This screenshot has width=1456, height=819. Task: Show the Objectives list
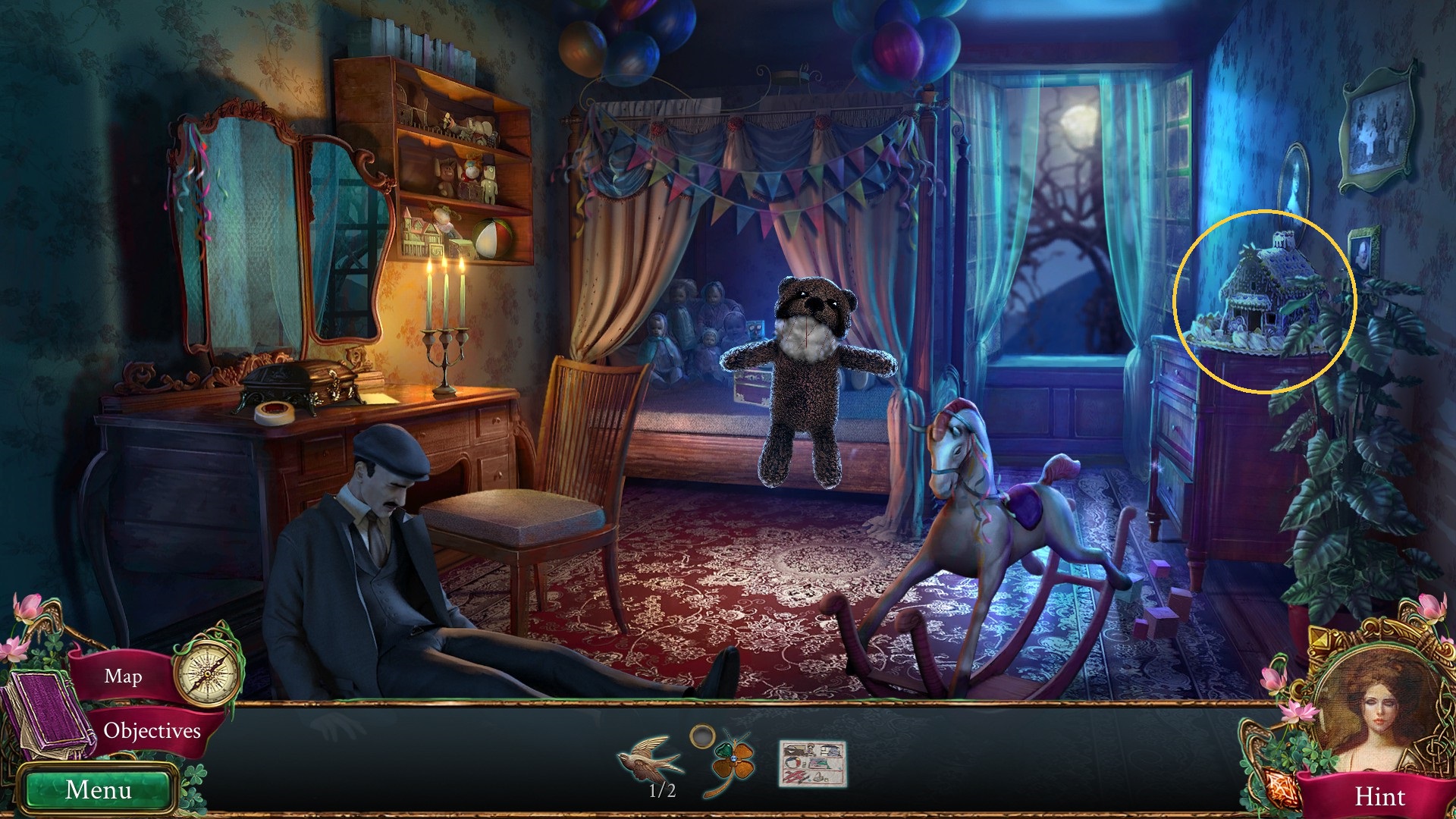point(152,730)
